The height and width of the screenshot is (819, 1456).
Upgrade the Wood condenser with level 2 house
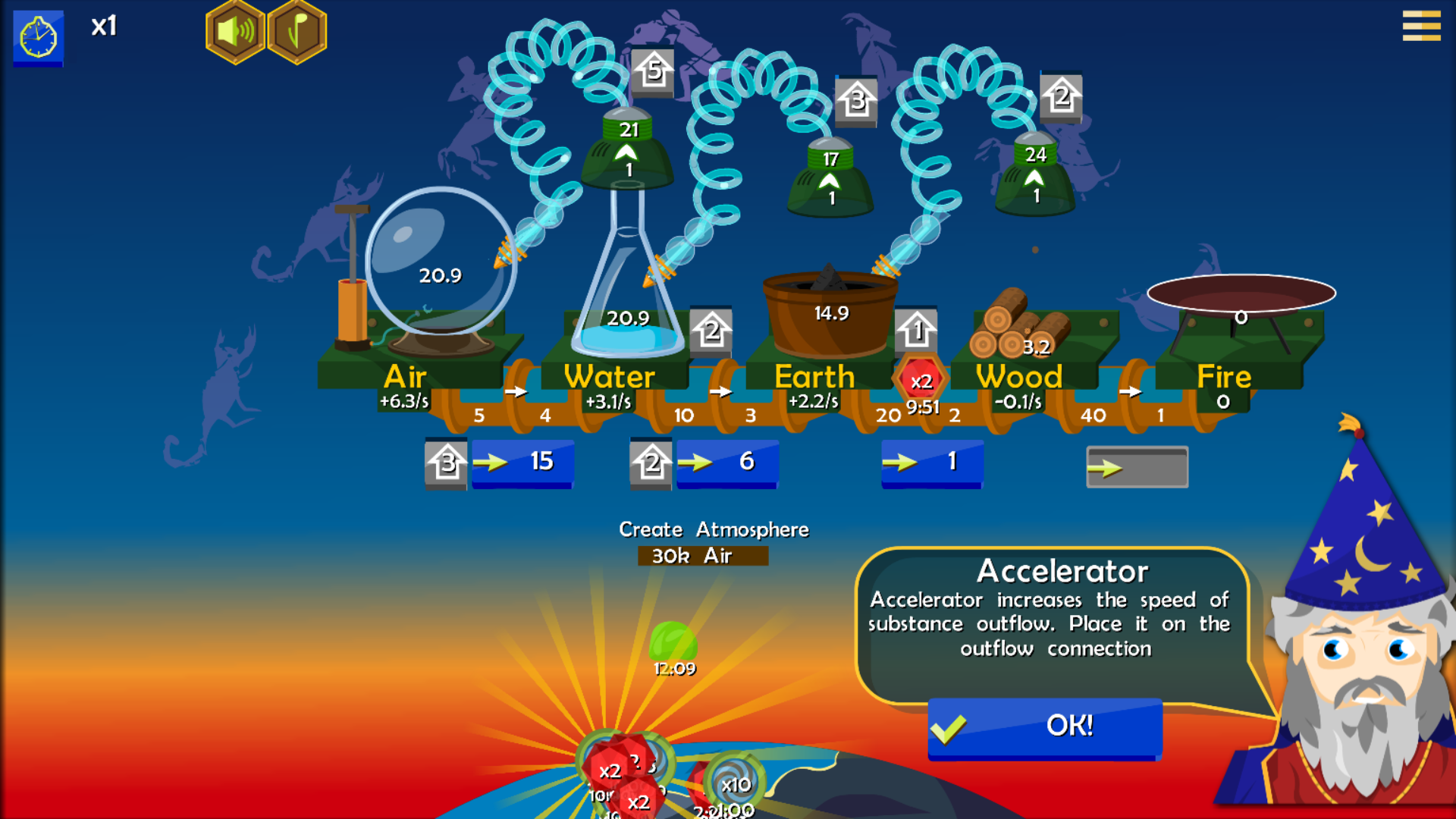[x=1060, y=97]
